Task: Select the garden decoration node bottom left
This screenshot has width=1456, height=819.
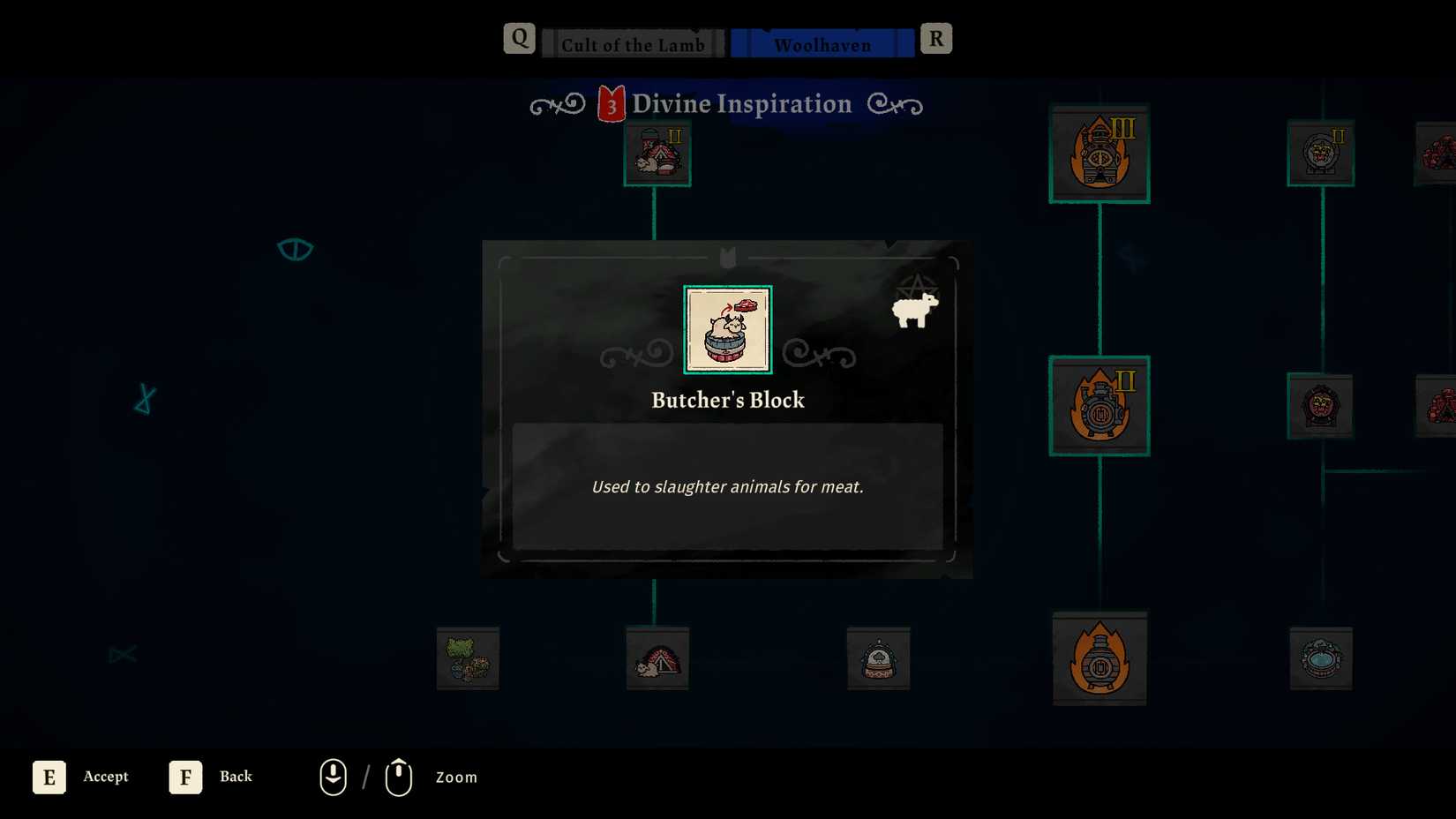Action: [x=468, y=659]
